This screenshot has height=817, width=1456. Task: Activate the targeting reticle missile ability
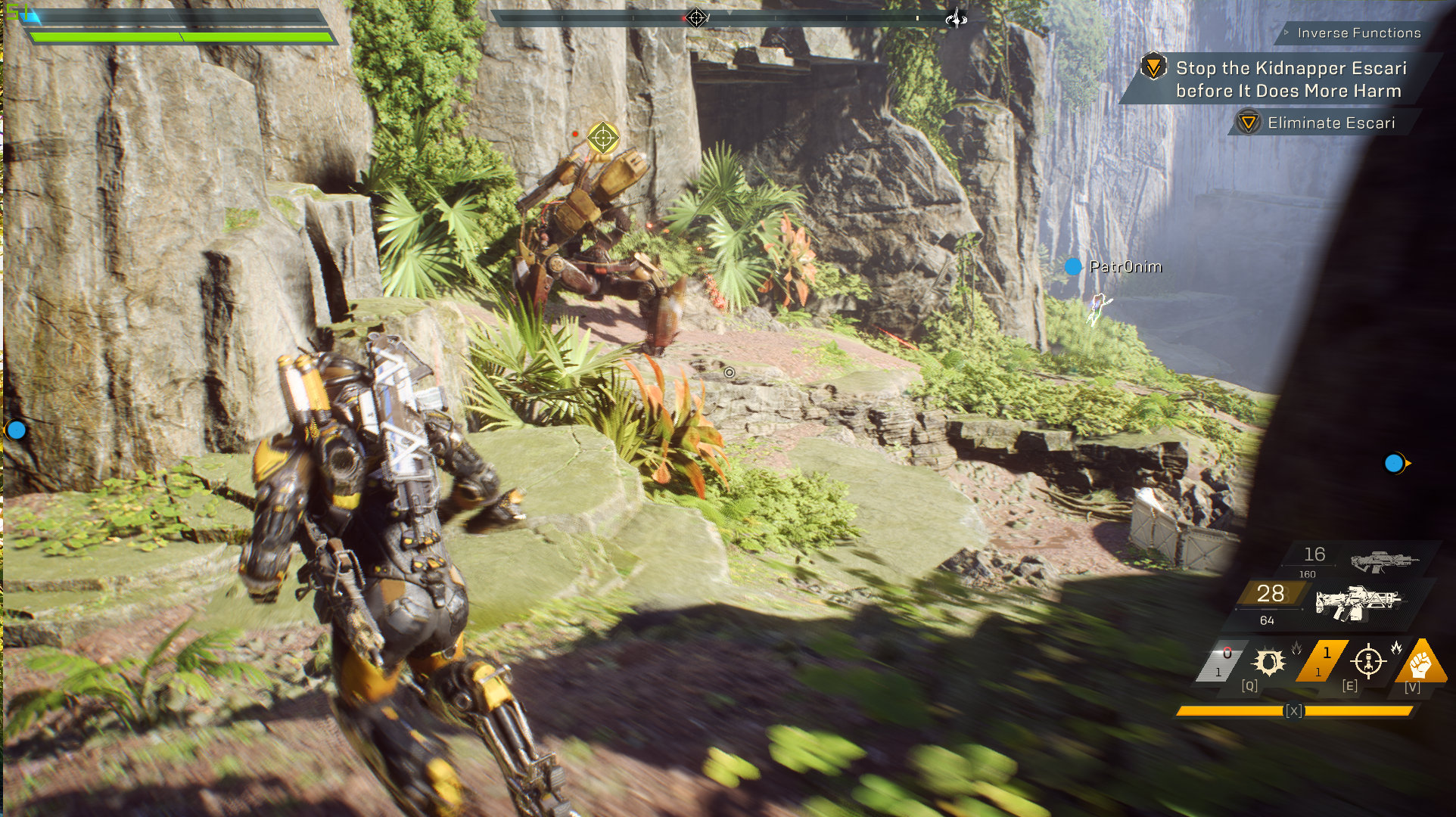pos(1367,661)
